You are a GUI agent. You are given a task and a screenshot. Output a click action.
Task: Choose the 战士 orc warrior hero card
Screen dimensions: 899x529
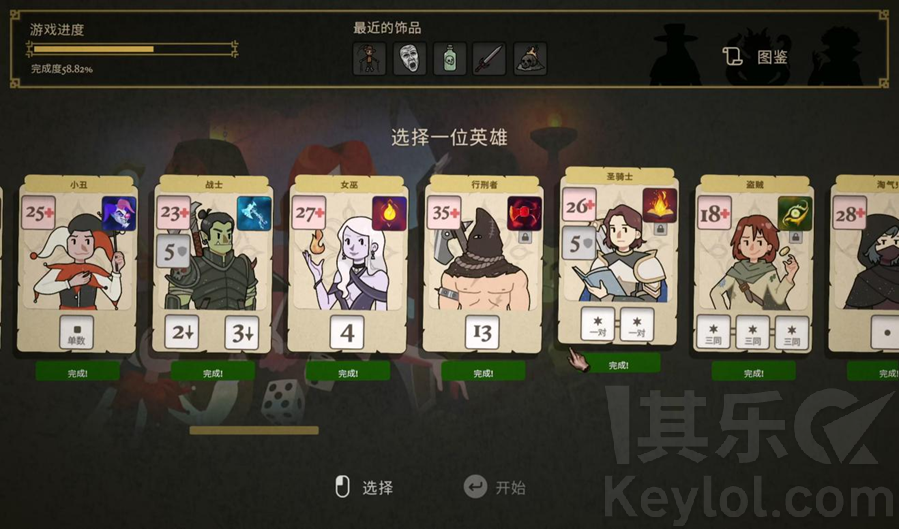click(212, 265)
